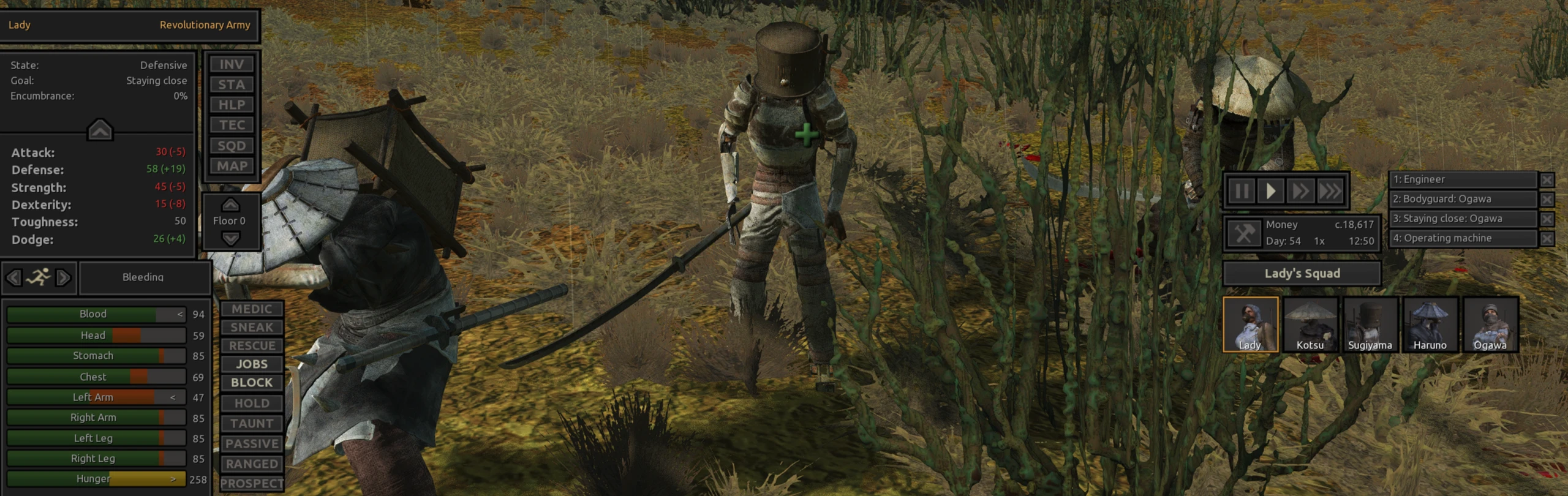
Task: Step down one floor level
Action: [230, 239]
